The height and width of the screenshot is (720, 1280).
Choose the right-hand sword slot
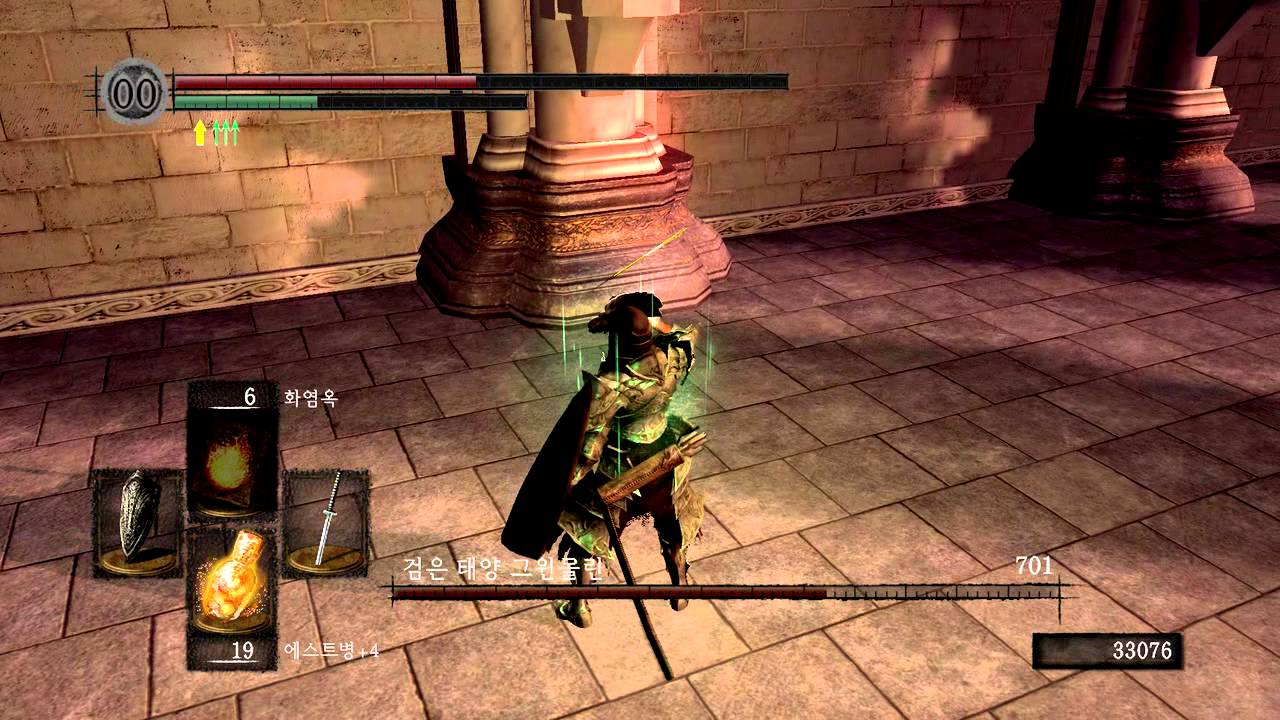[x=326, y=524]
